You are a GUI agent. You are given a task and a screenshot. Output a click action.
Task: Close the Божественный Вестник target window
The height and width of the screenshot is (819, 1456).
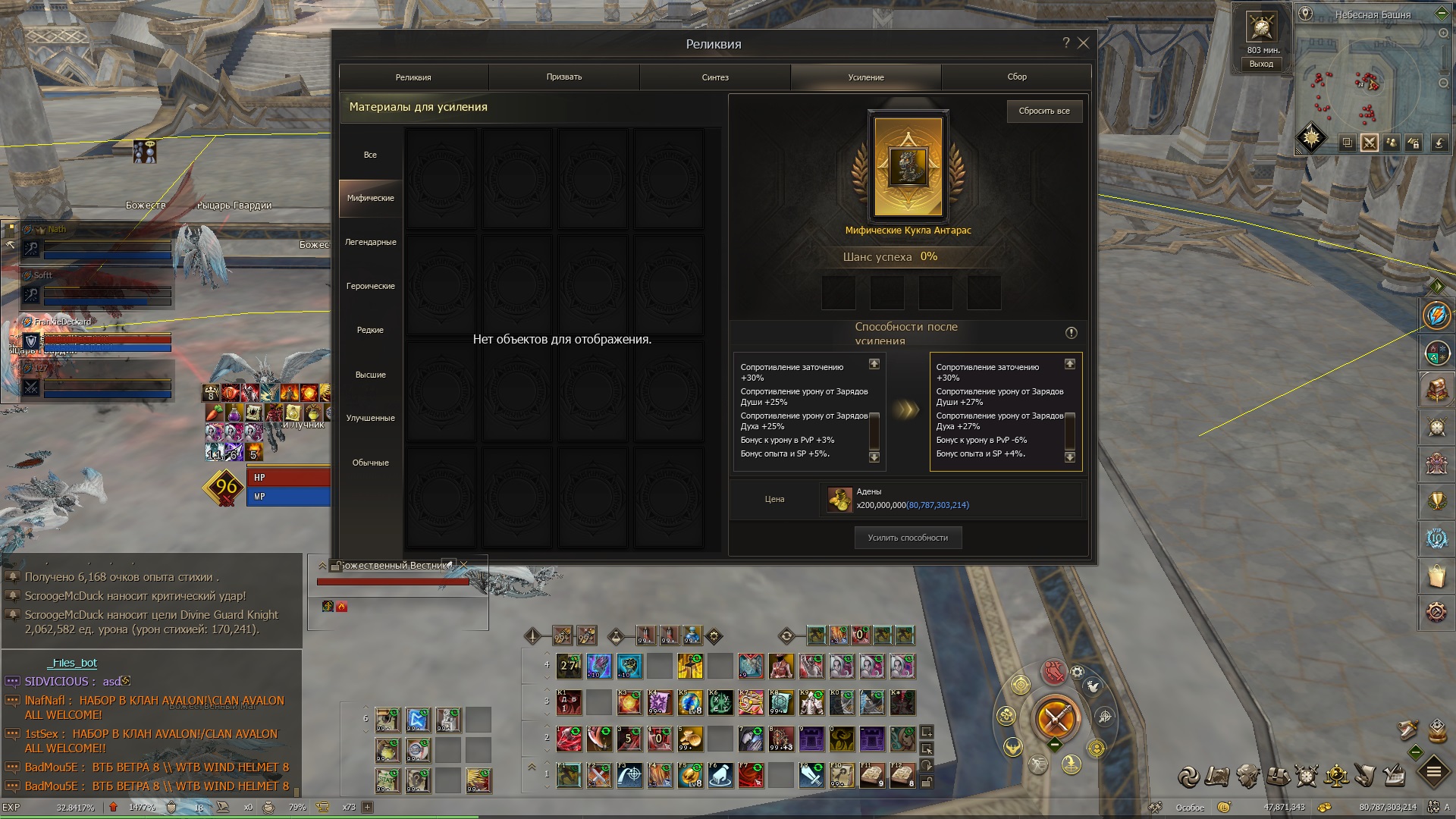tap(463, 566)
